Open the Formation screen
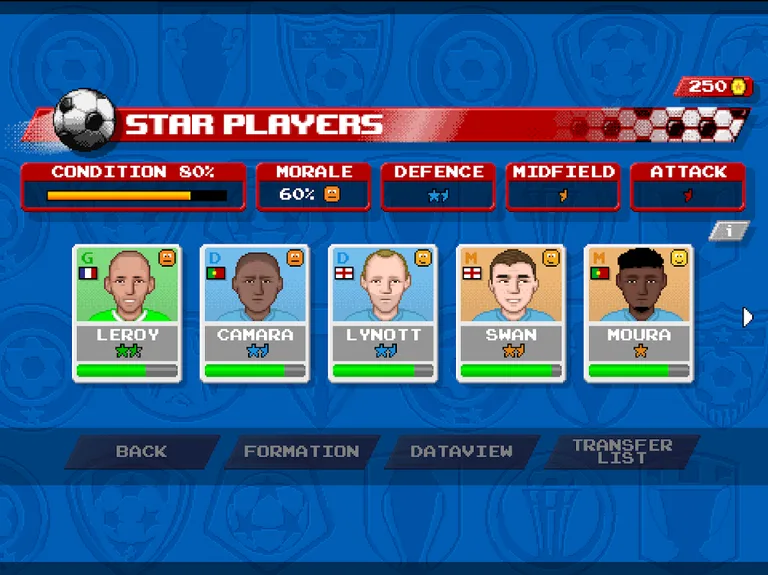This screenshot has height=575, width=768. [x=301, y=452]
